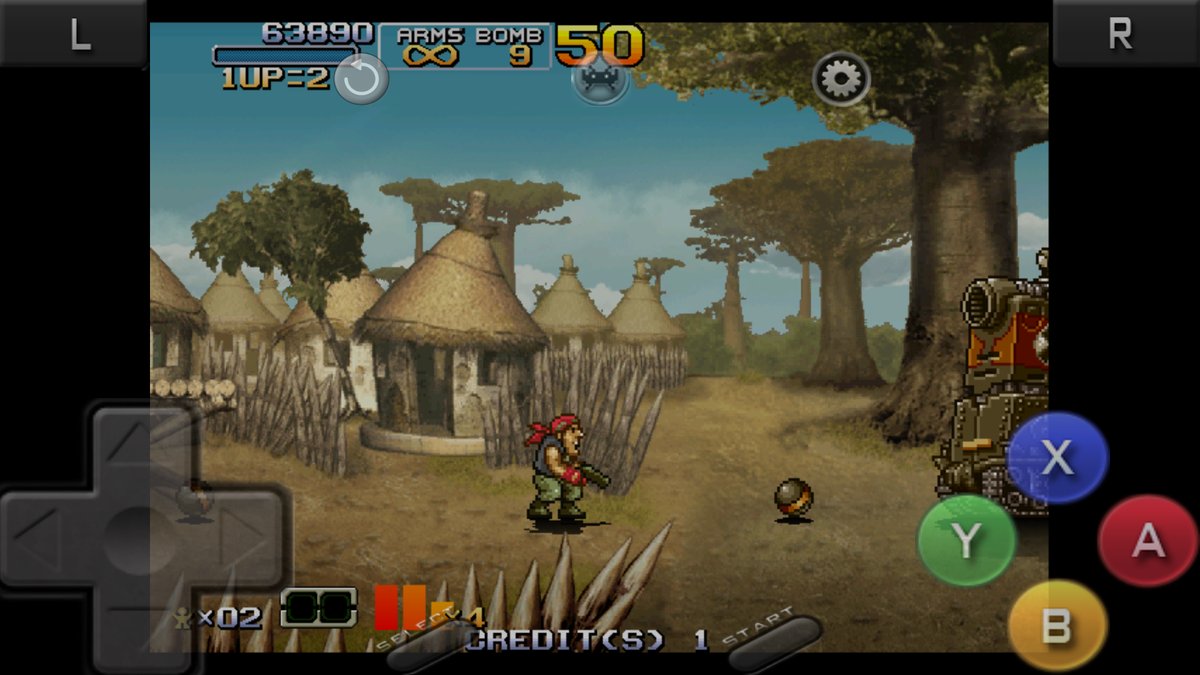
Task: Hit the blue X button
Action: [x=1057, y=458]
